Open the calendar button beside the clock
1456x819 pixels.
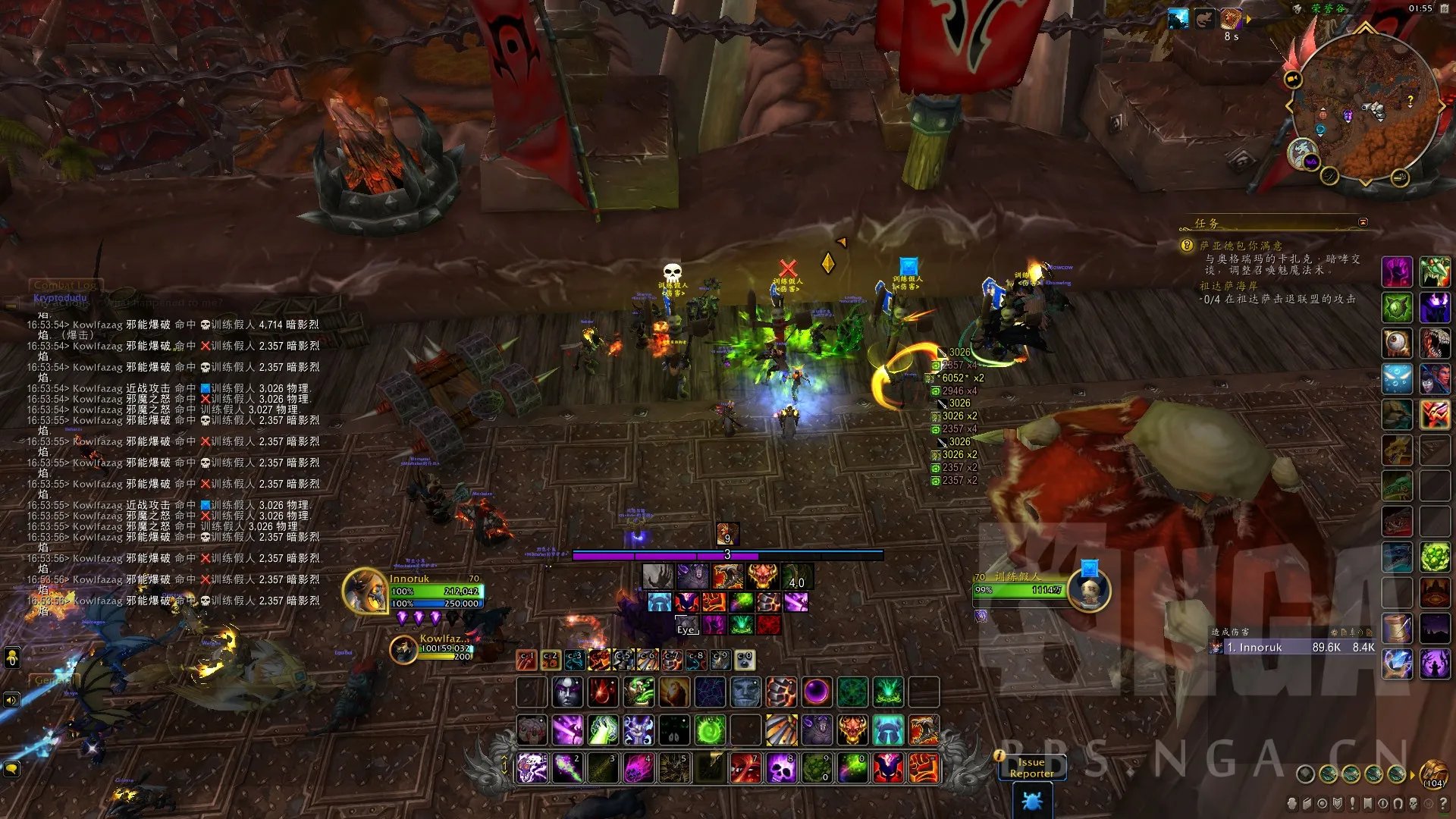1444,8
